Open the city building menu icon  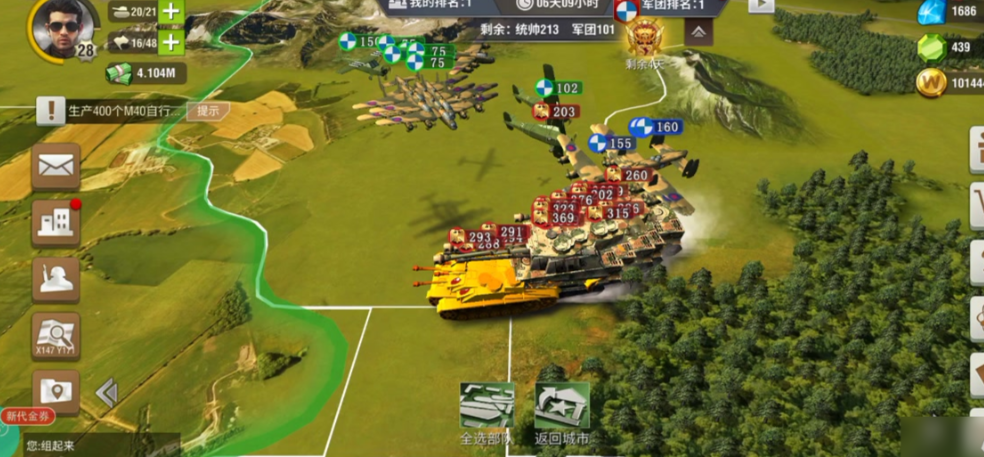pos(56,222)
